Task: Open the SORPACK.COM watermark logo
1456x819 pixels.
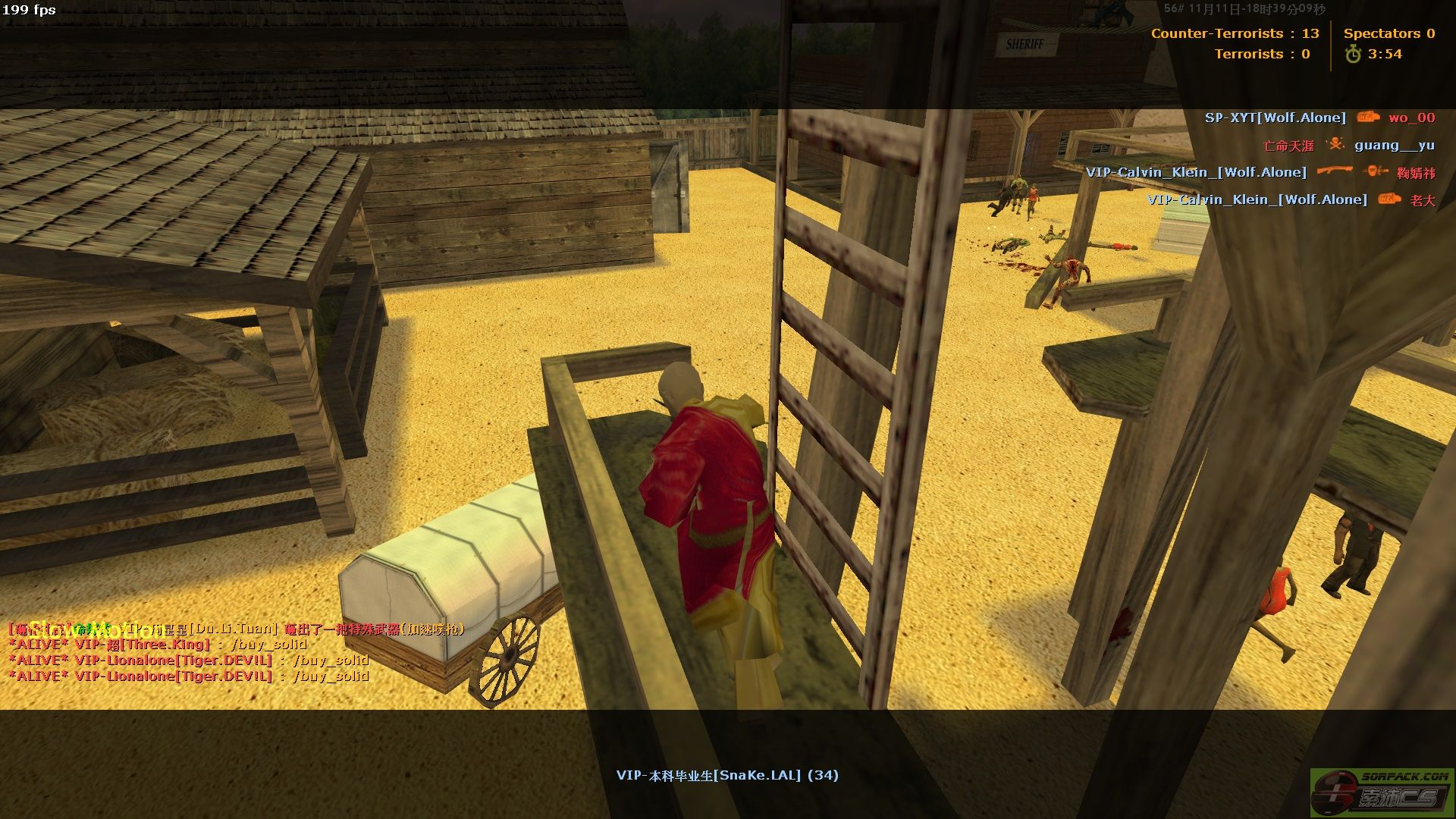Action: 1382,792
